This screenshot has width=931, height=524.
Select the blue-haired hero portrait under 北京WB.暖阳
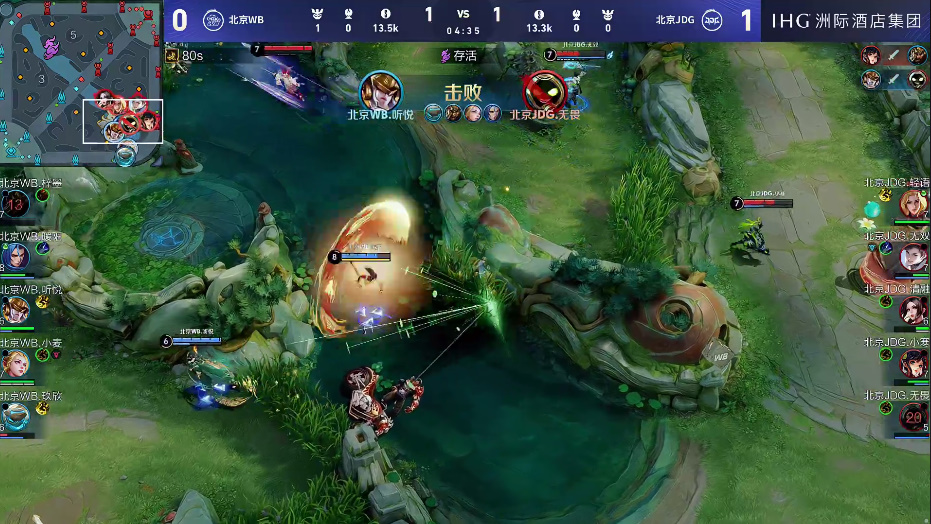pos(15,257)
